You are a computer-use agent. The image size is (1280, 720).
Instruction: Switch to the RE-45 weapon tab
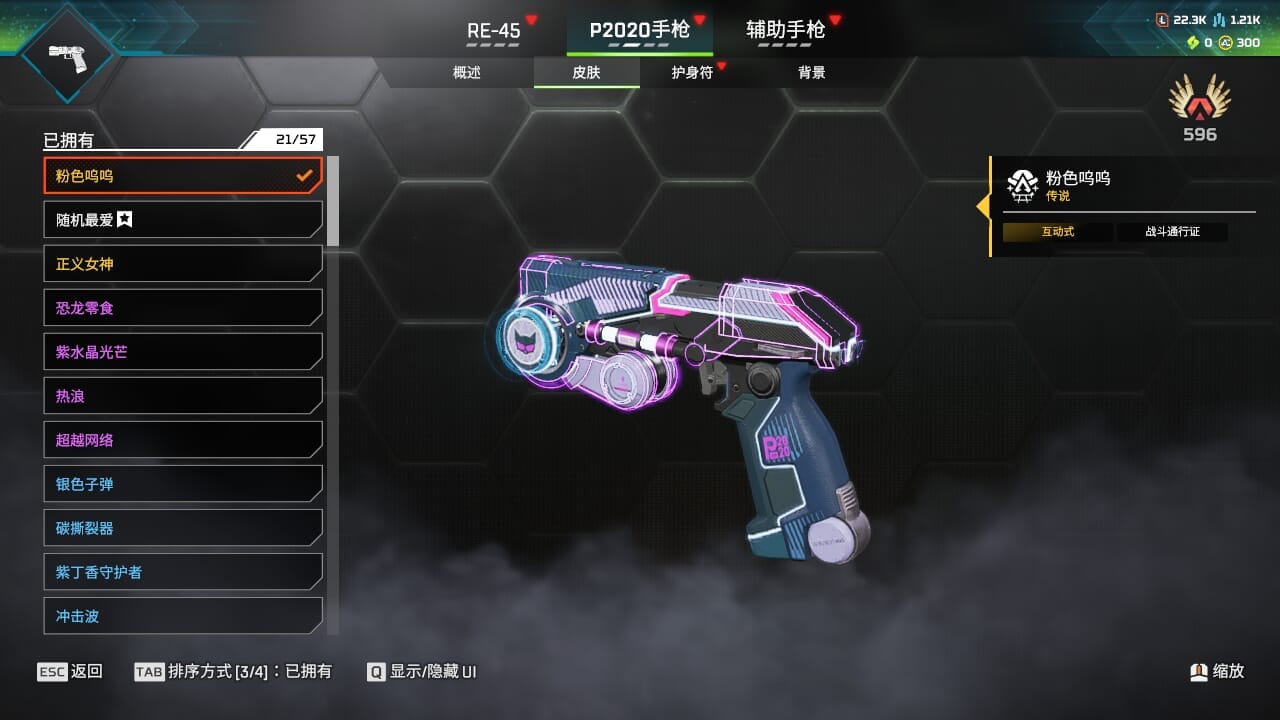(494, 31)
